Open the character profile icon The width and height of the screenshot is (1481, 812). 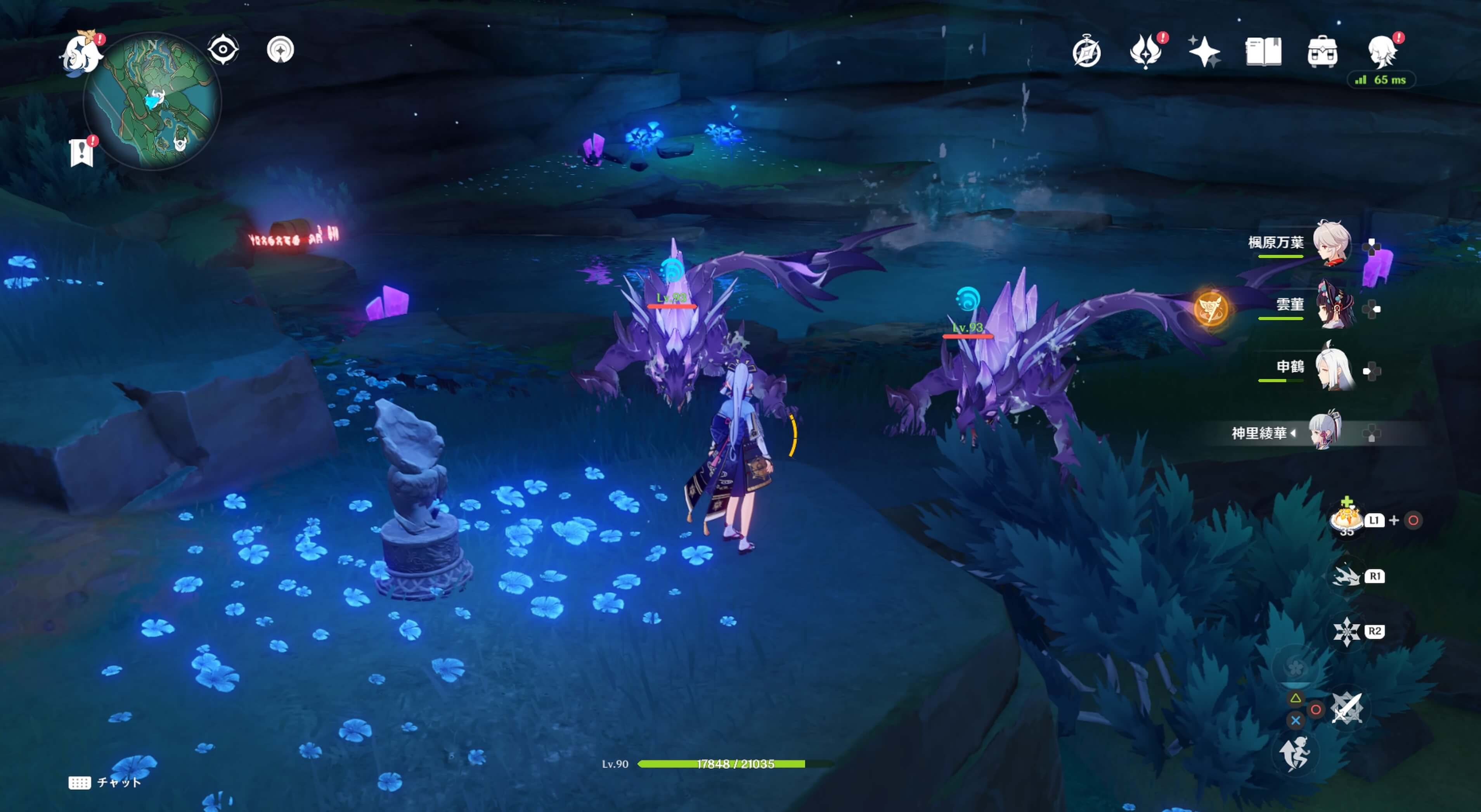point(1382,52)
